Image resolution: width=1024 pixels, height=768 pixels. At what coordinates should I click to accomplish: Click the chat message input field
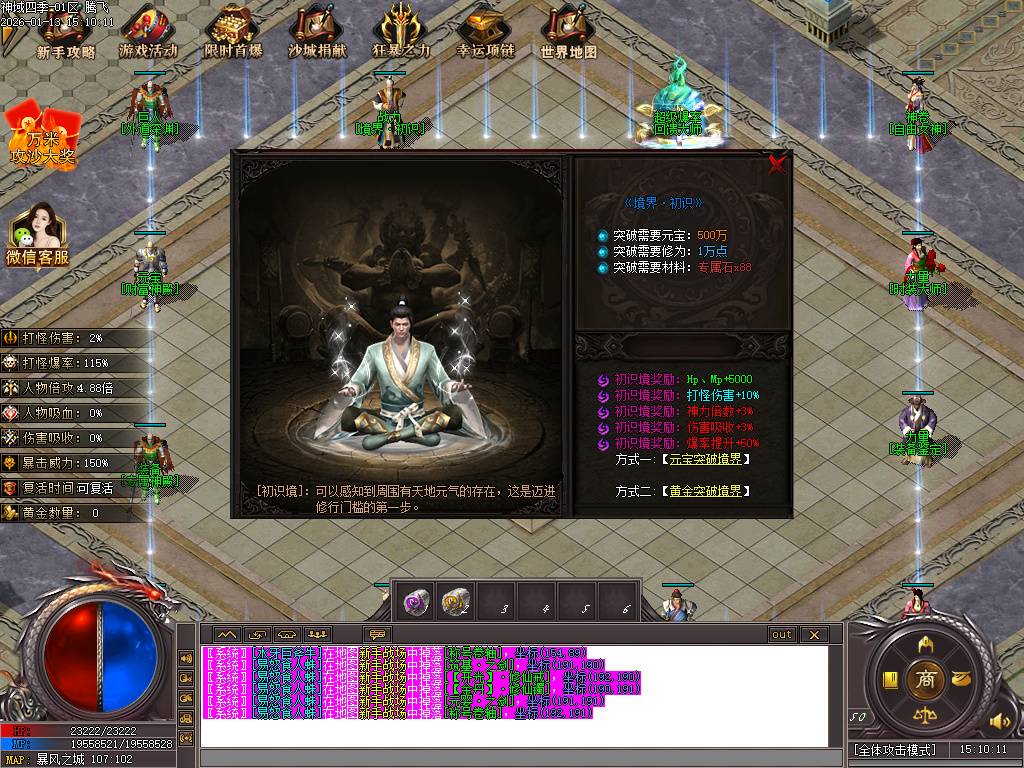520,758
